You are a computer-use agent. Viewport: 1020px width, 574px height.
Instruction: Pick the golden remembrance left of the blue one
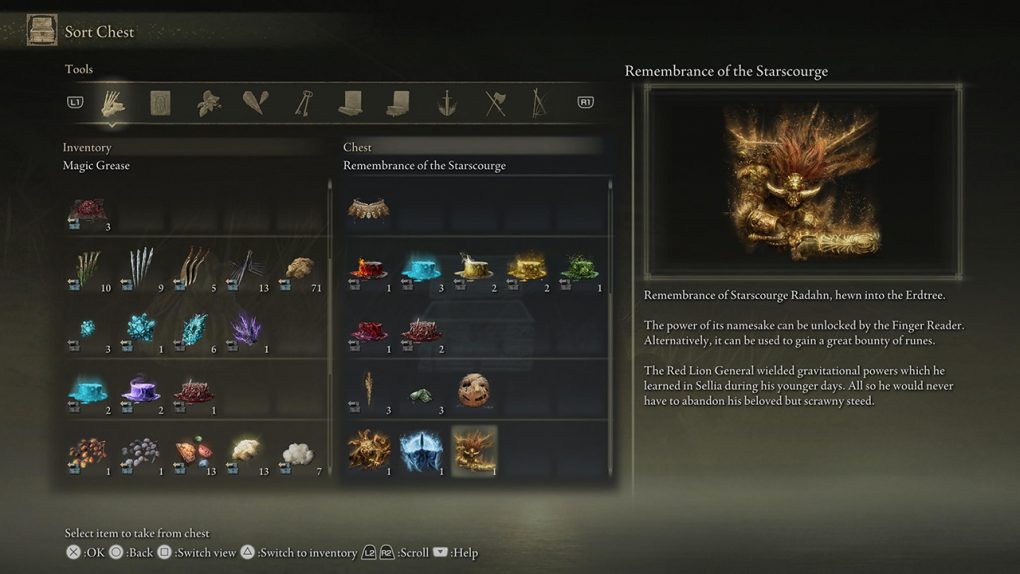pyautogui.click(x=368, y=450)
